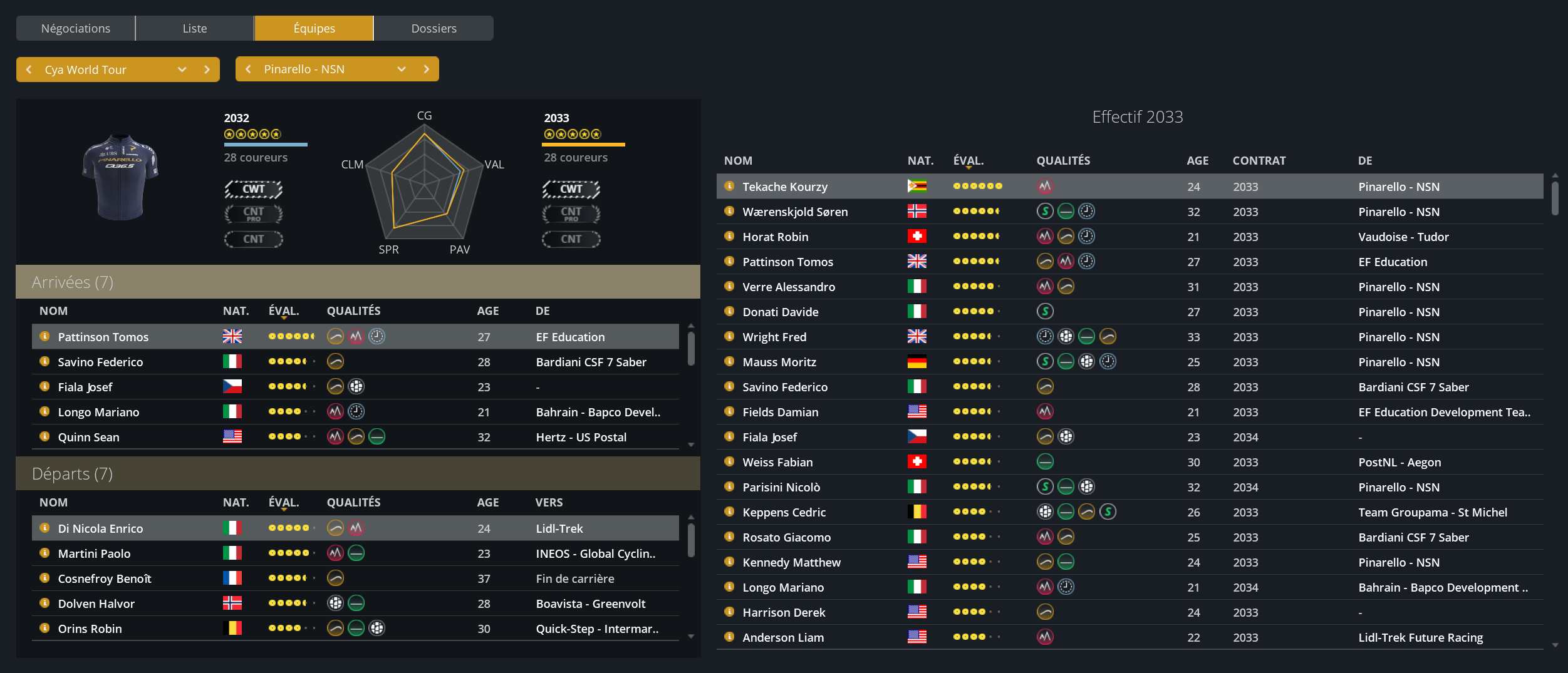
Task: Go to the Dossiers tab
Action: [x=434, y=28]
